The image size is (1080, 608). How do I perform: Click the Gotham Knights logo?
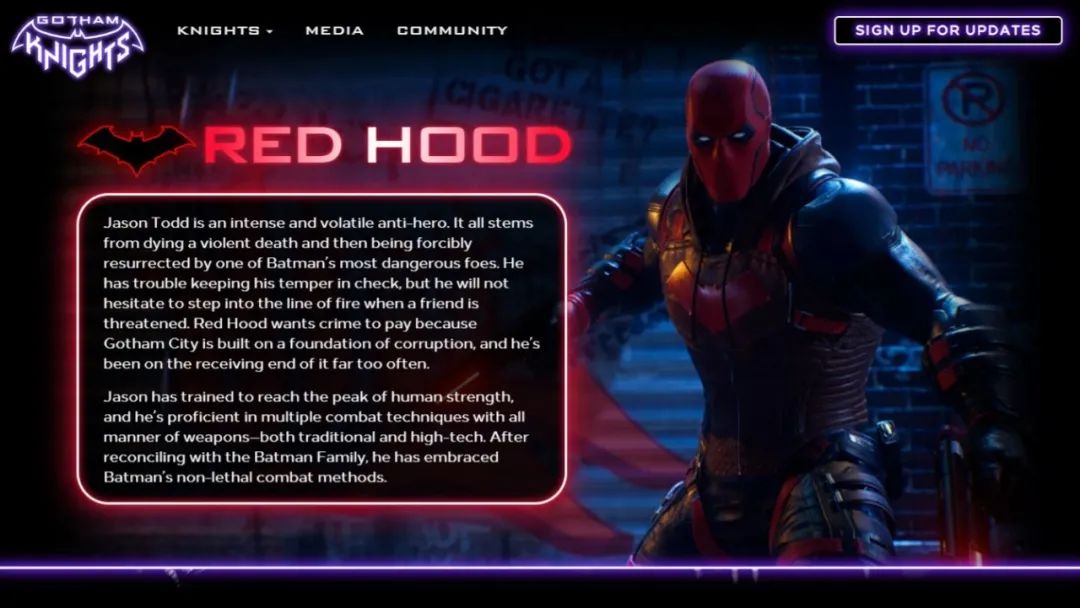point(77,44)
